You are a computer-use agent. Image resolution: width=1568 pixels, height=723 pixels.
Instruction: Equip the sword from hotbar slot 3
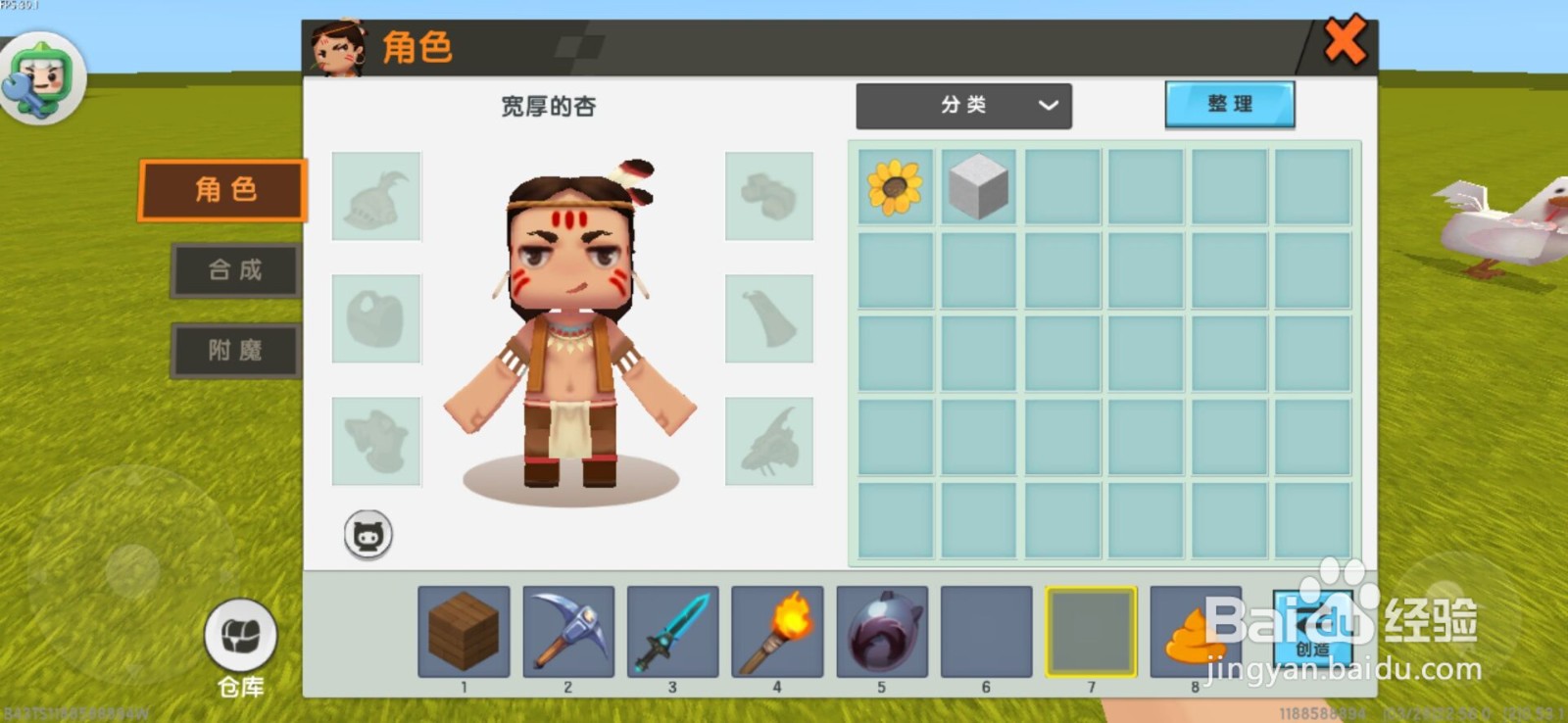coord(672,634)
